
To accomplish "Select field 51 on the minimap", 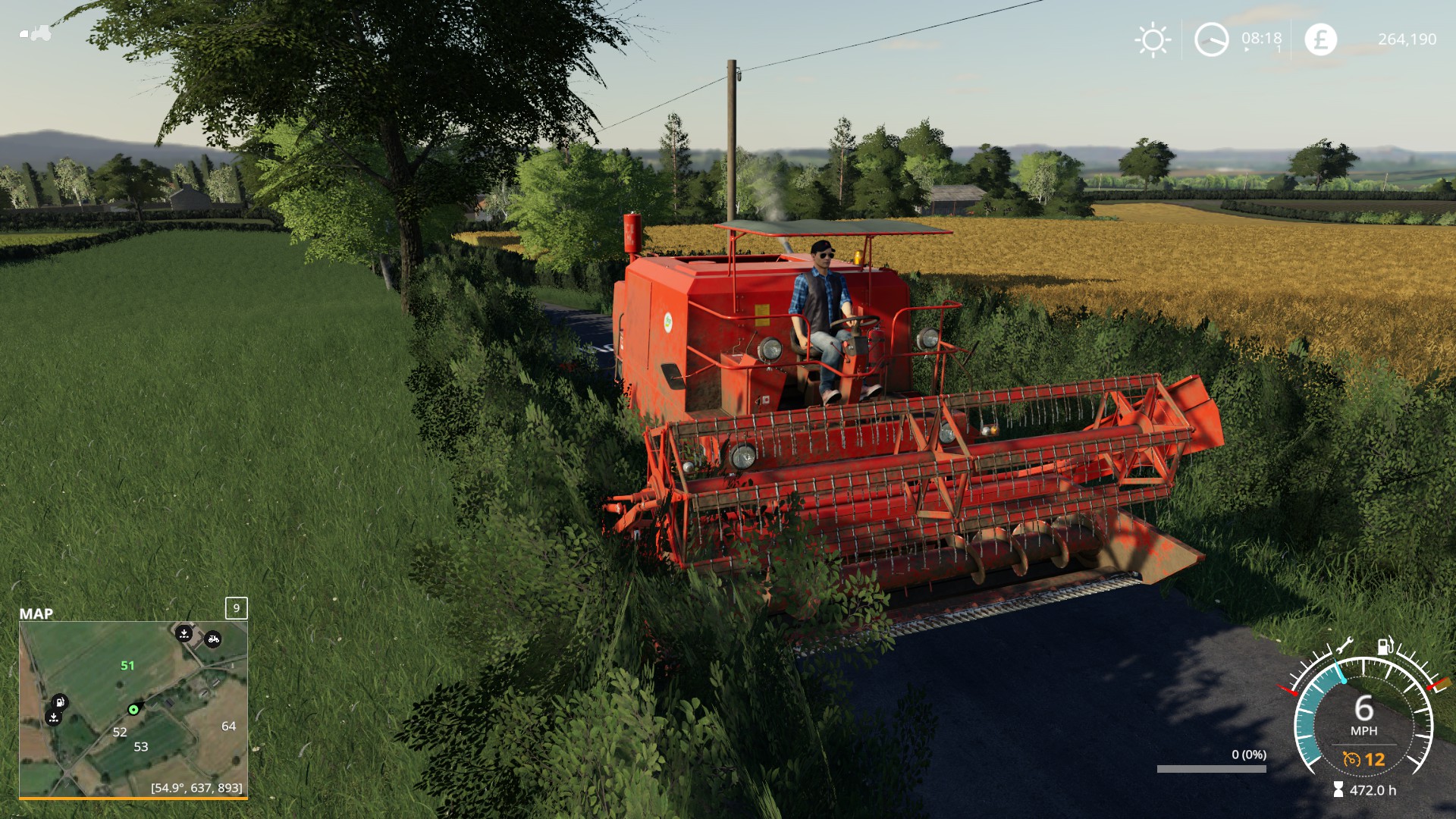I will pos(127,666).
